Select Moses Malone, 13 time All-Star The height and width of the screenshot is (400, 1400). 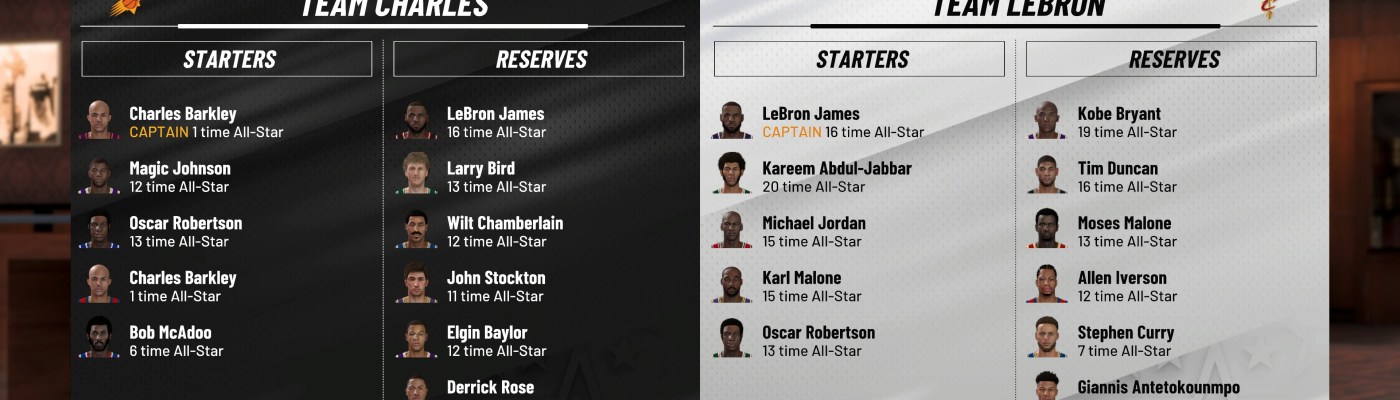pos(1127,232)
